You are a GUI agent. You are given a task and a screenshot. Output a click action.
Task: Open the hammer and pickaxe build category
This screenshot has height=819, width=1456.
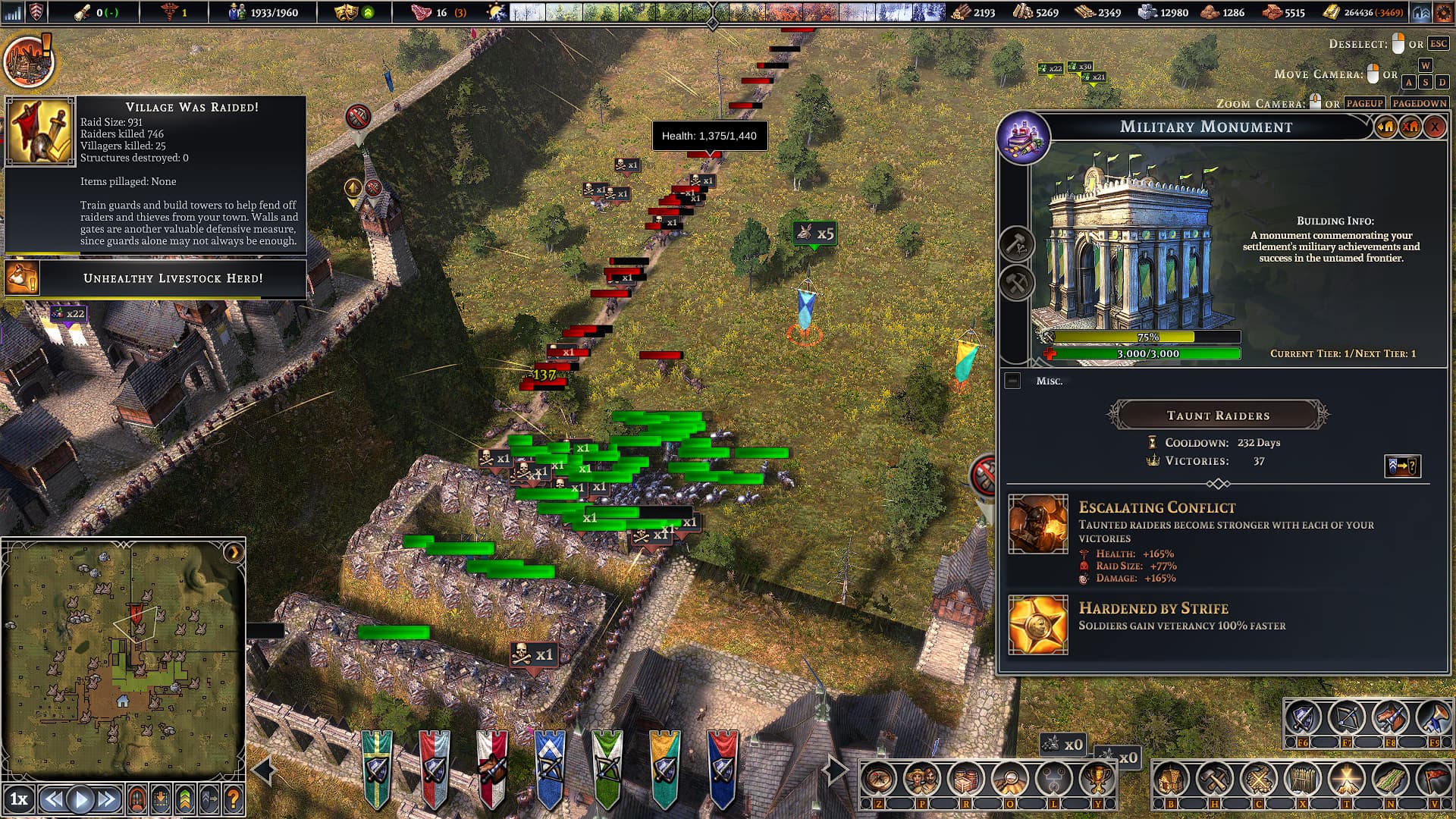[x=1215, y=779]
